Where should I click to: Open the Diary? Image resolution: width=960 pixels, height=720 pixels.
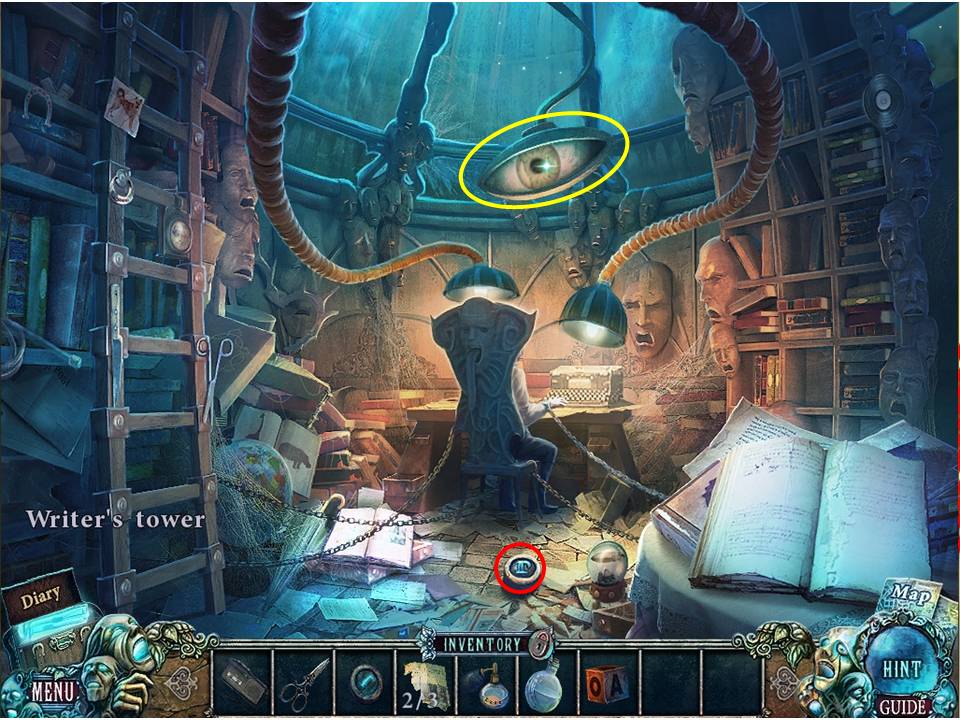[40, 599]
